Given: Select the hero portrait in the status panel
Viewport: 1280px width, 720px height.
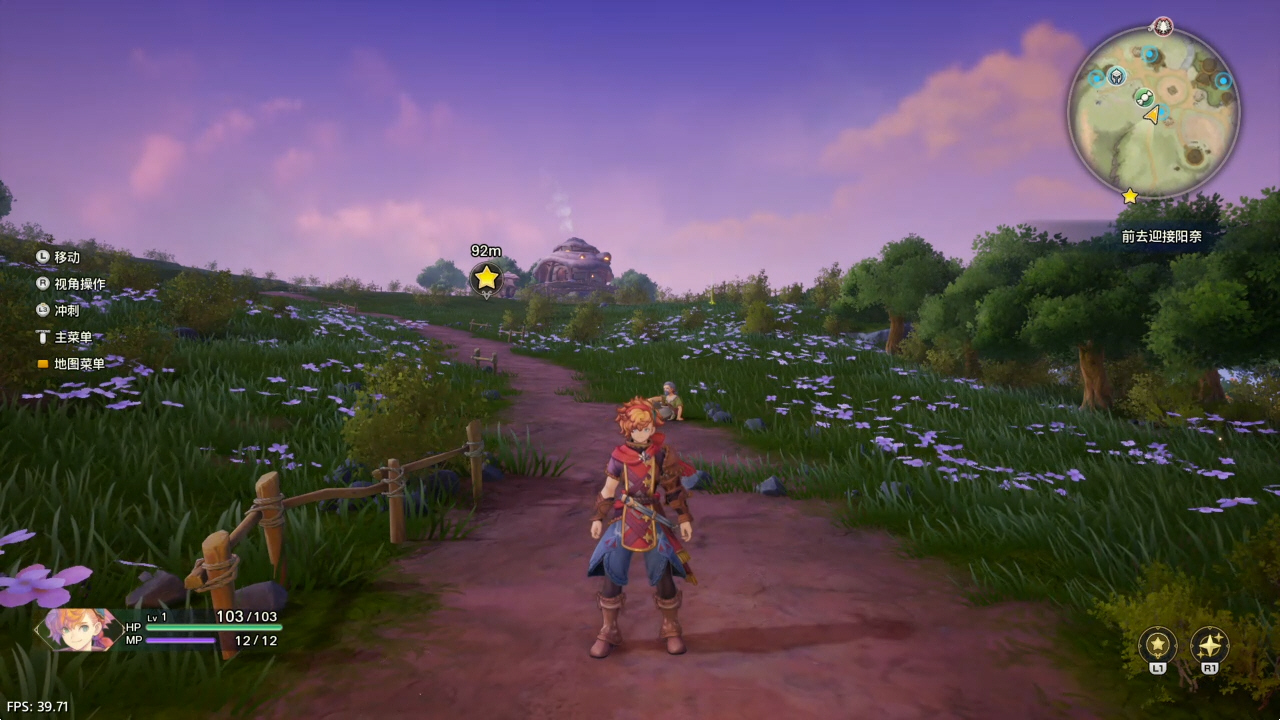Looking at the screenshot, I should tap(77, 629).
